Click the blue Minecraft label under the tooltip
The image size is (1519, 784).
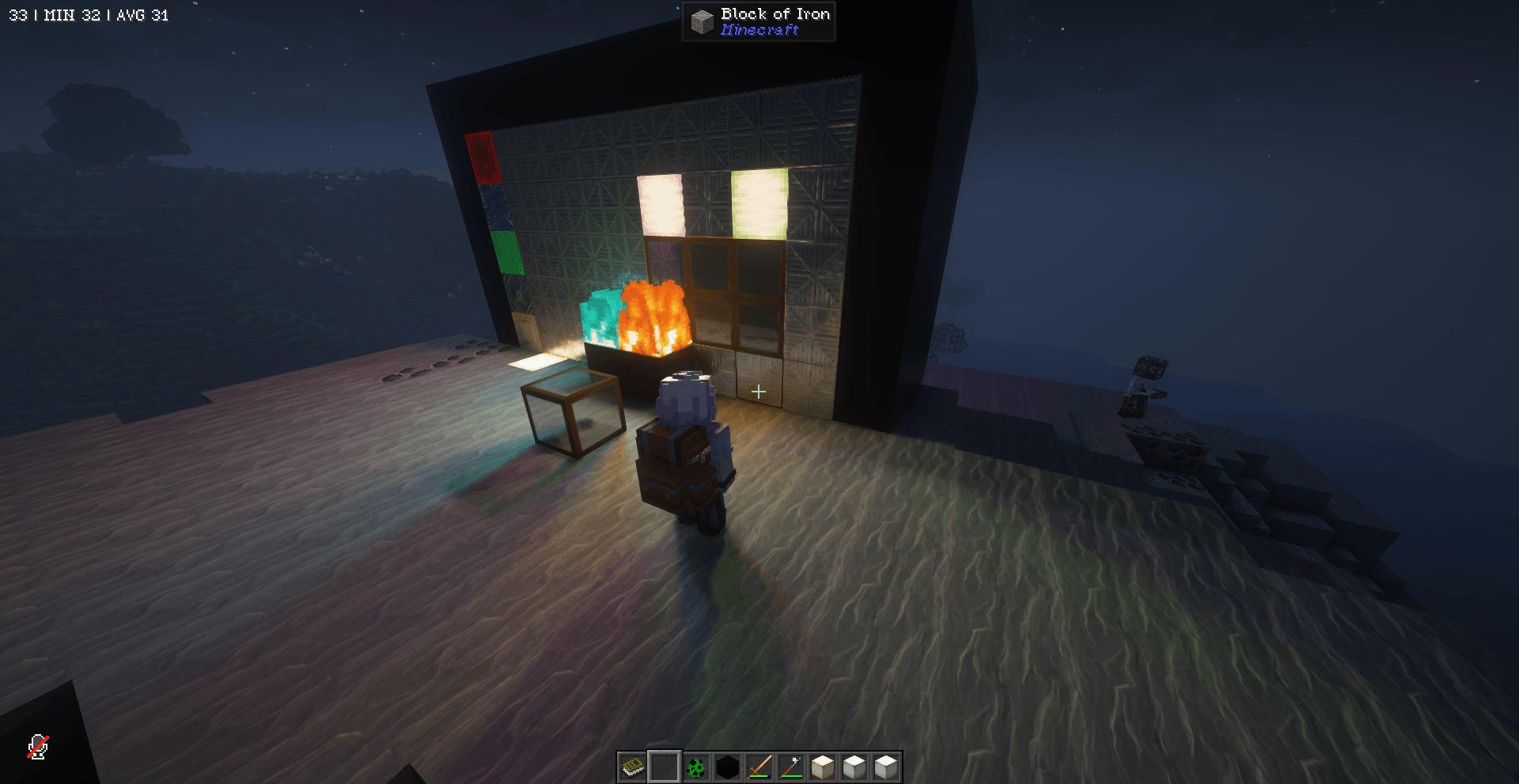coord(759,31)
